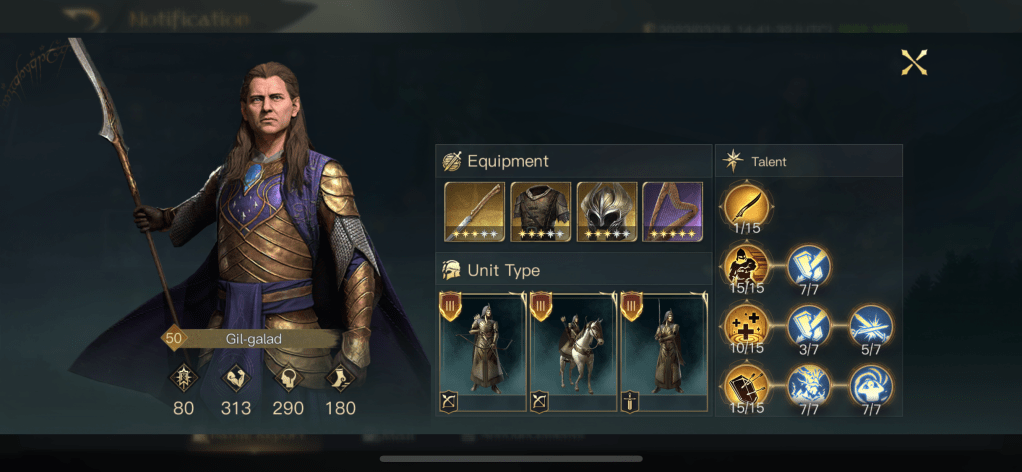
Task: Select the shield with arrows talent
Action: point(745,386)
